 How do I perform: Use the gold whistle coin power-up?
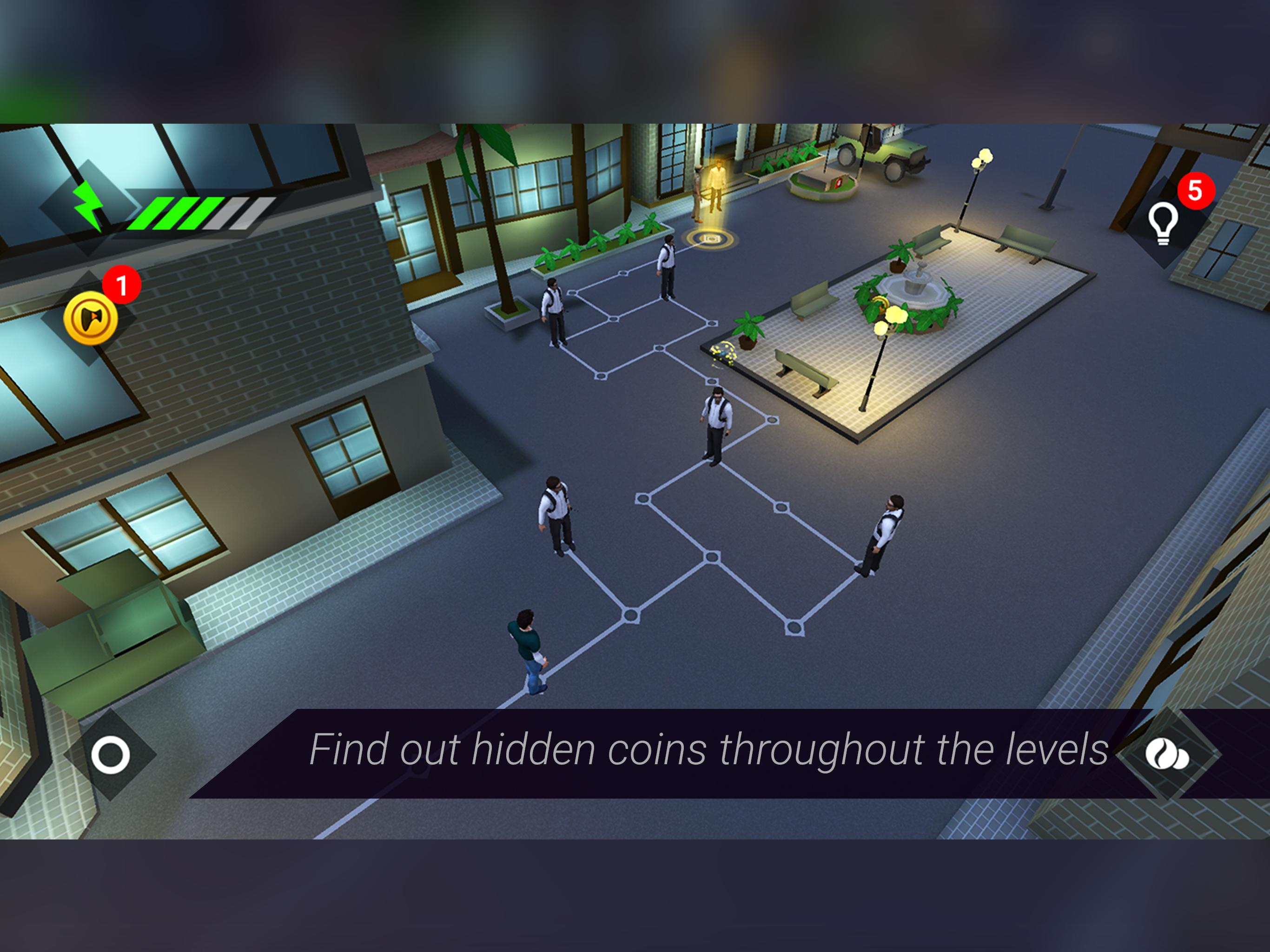coord(91,318)
